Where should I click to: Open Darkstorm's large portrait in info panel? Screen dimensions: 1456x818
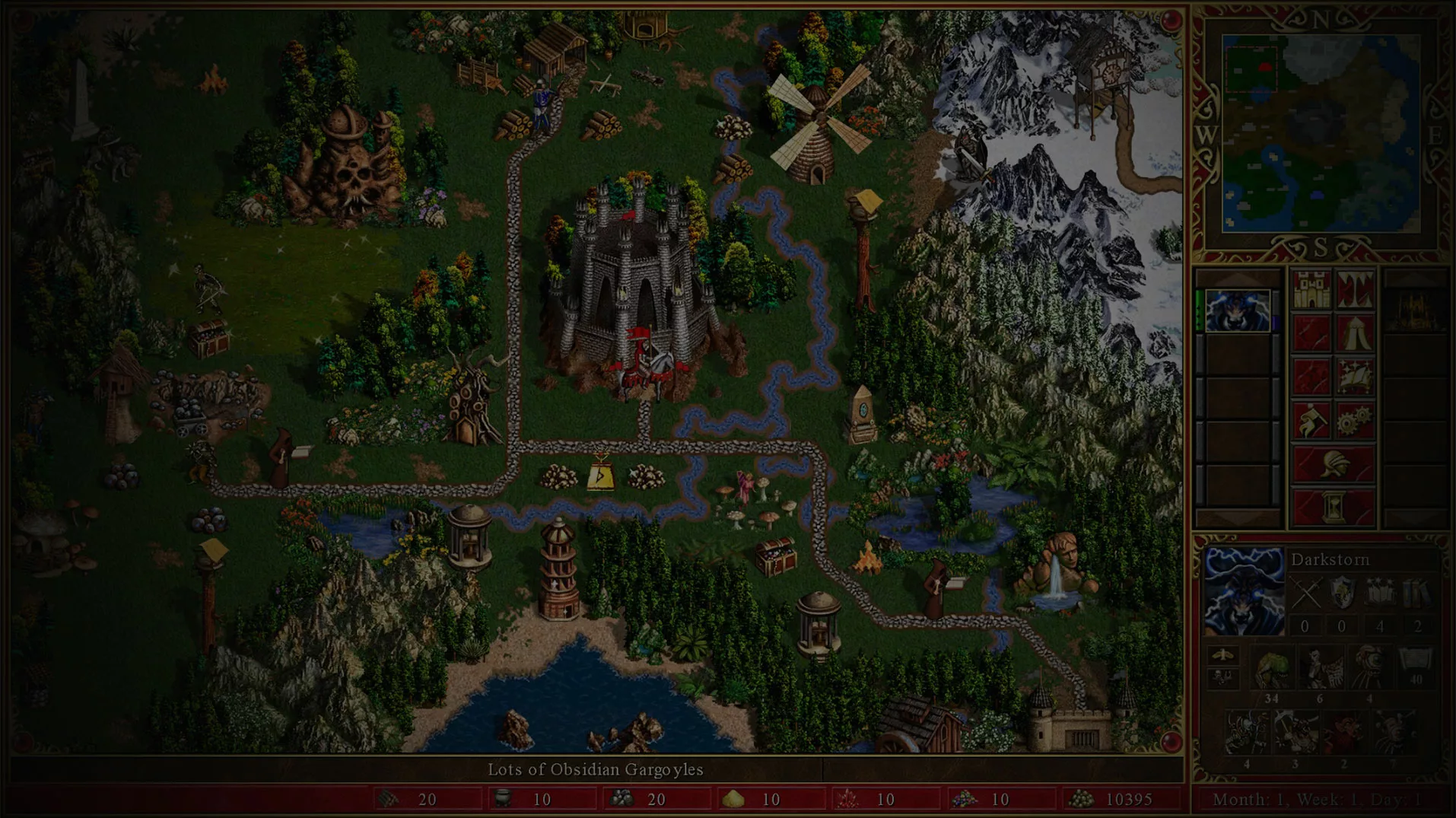click(x=1244, y=591)
